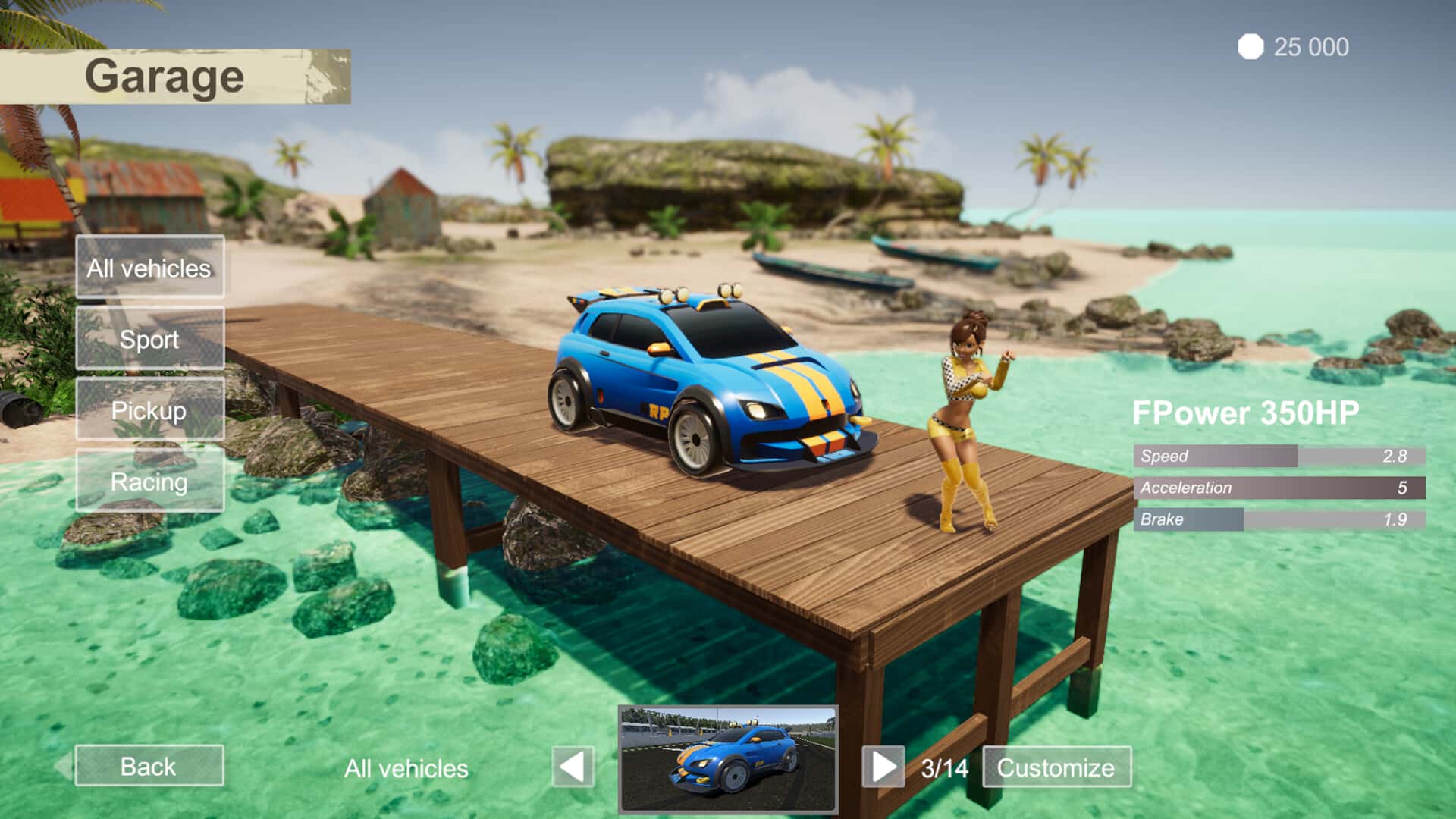The height and width of the screenshot is (819, 1456).
Task: Advance to the next vehicle with right arrow
Action: tap(883, 767)
